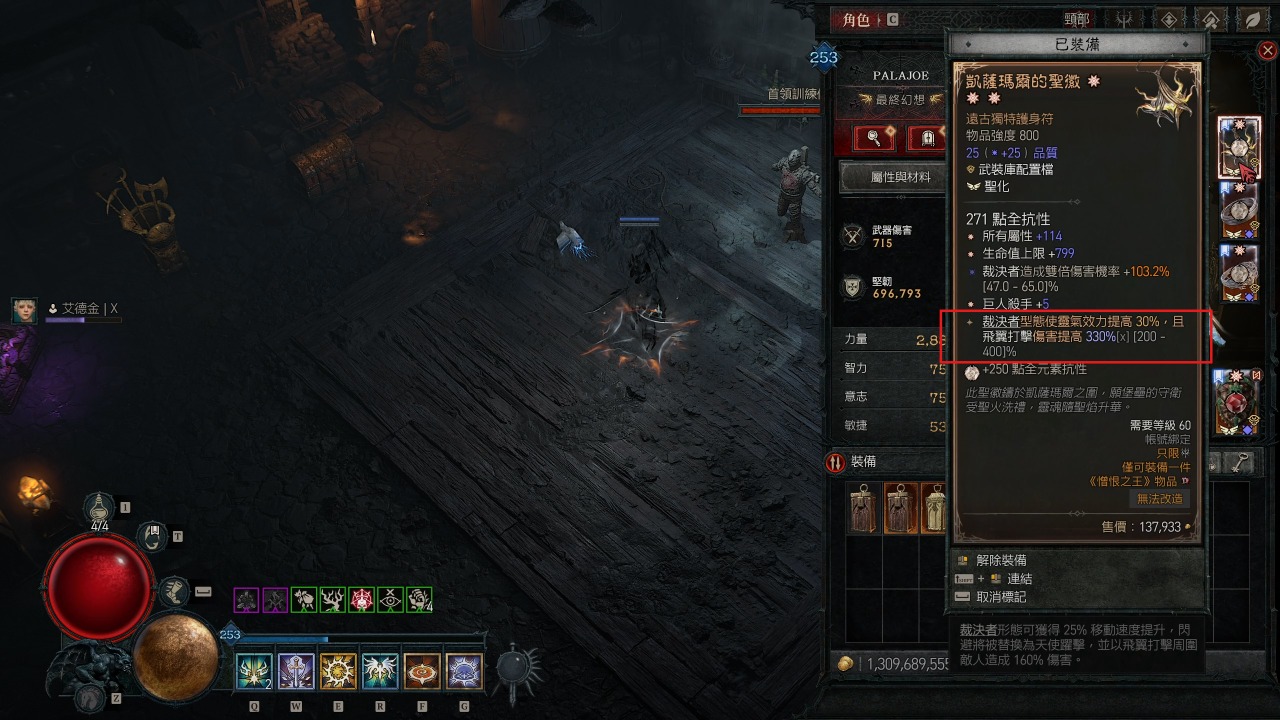Activate the F orange ring skill
The height and width of the screenshot is (720, 1280).
click(422, 671)
